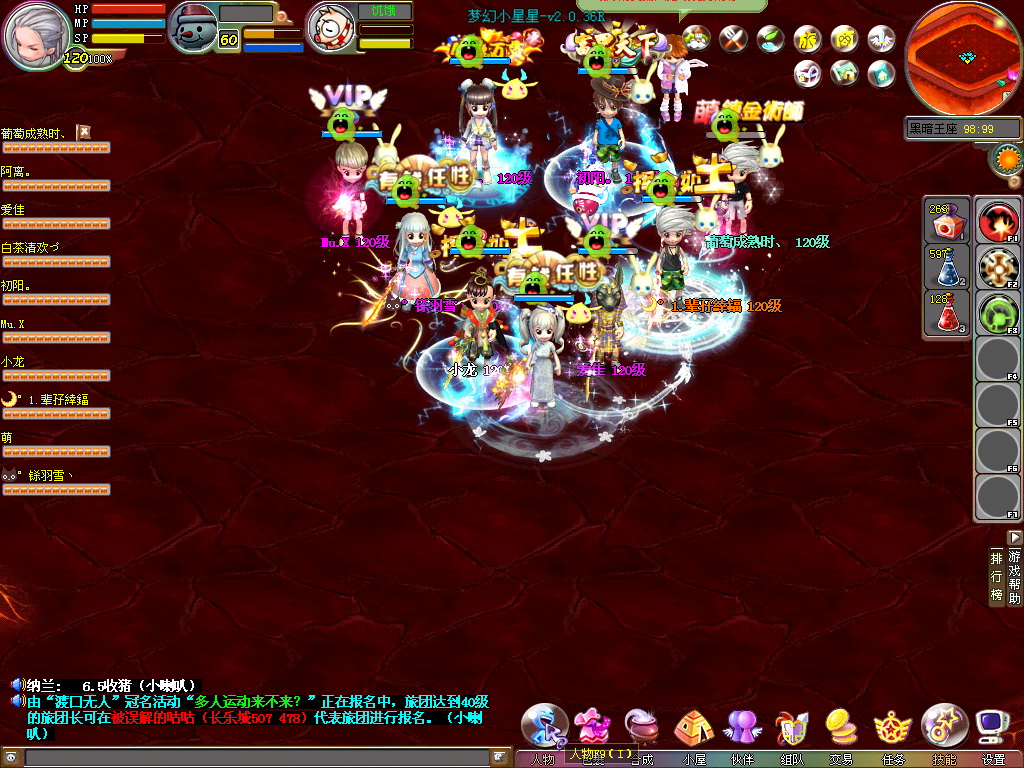
Task: Open the 排行榜 ranking board
Action: tap(996, 575)
